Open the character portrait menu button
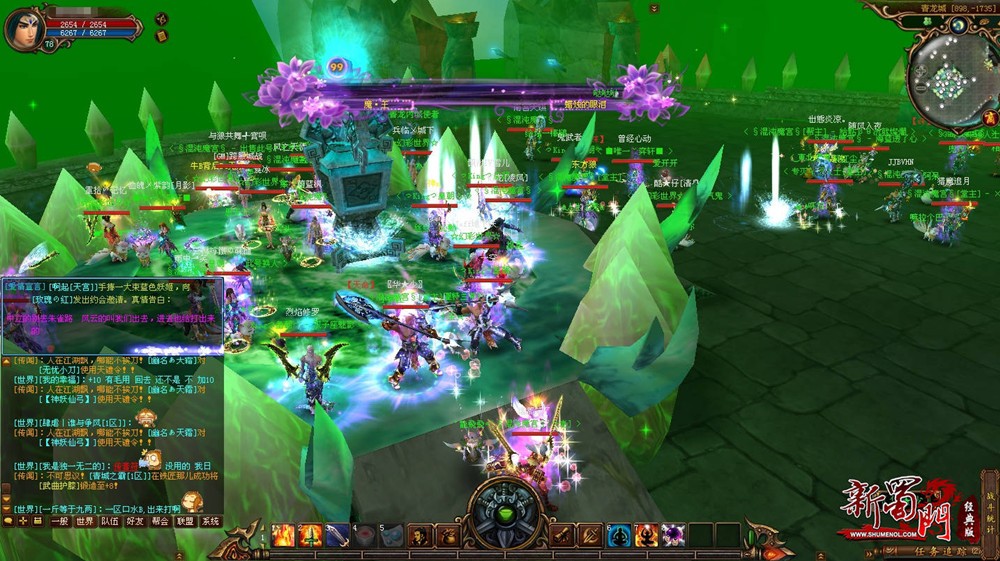Screen dimensions: 1000x561 419,535
